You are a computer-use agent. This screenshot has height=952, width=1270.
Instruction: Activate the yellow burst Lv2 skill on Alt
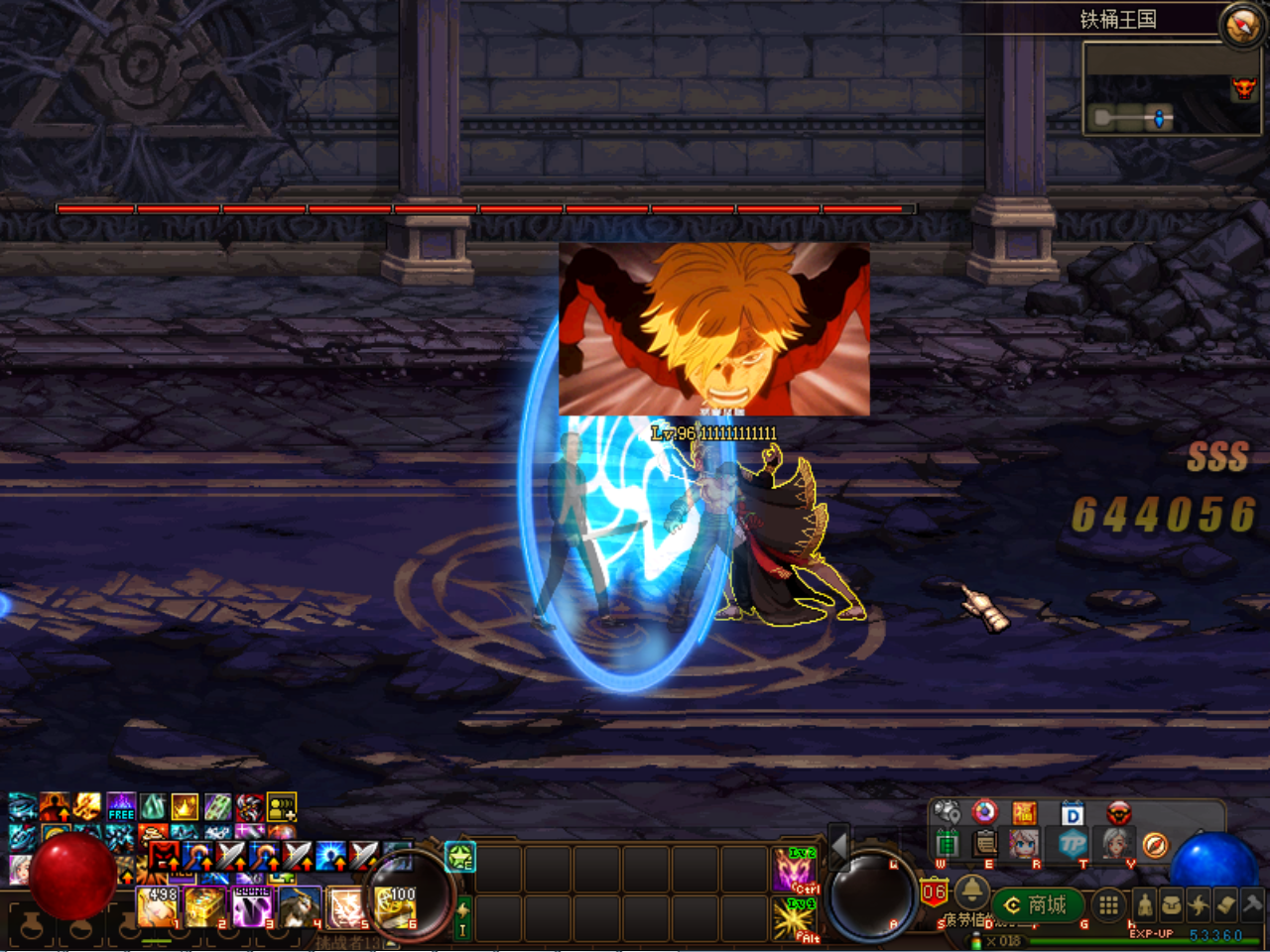[x=796, y=918]
